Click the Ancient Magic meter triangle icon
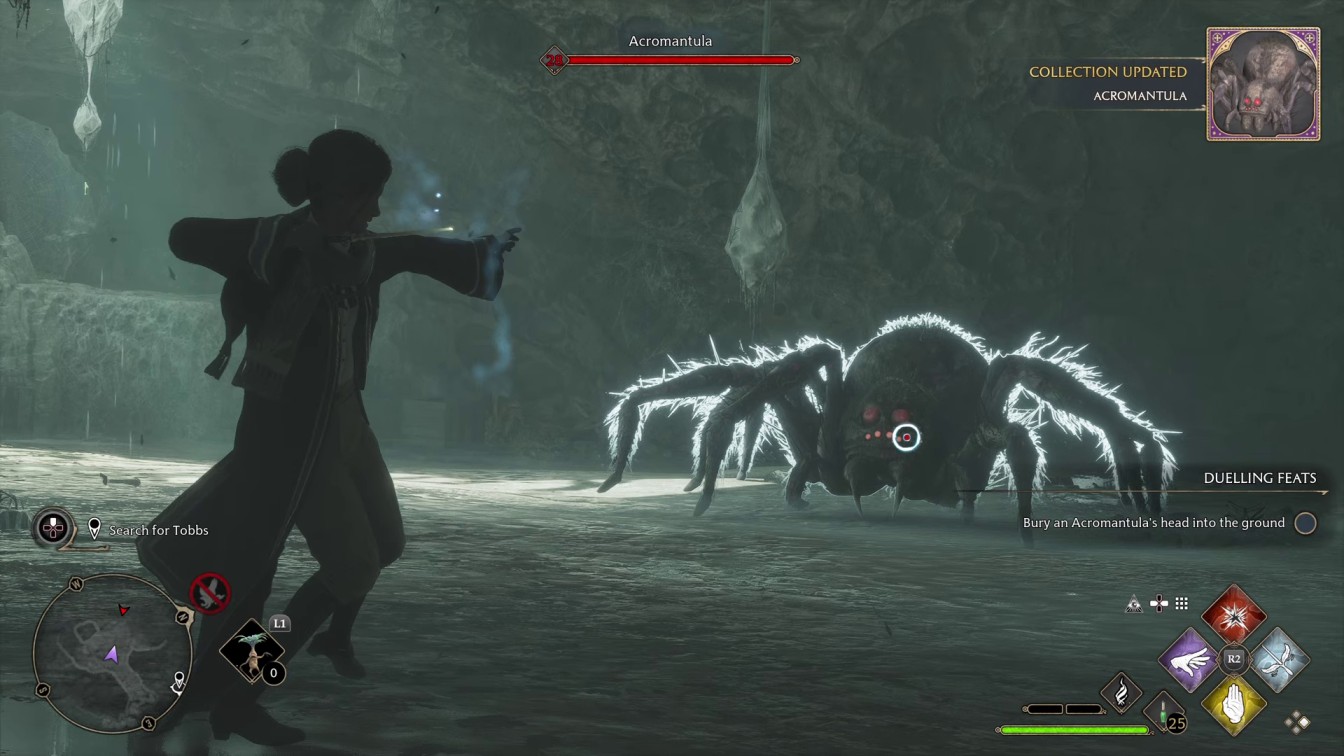 pos(1132,602)
